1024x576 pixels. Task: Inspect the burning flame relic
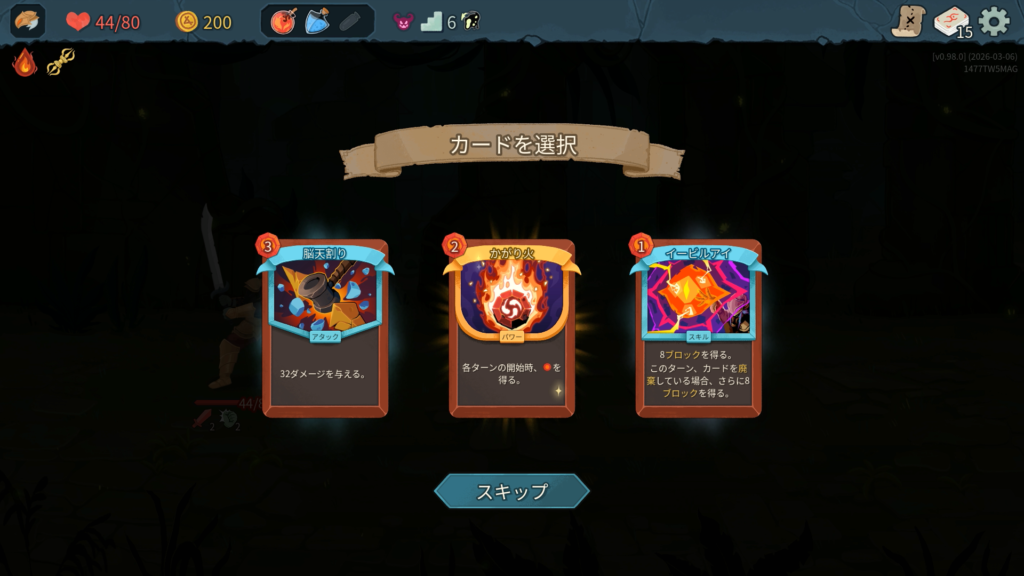click(x=25, y=62)
